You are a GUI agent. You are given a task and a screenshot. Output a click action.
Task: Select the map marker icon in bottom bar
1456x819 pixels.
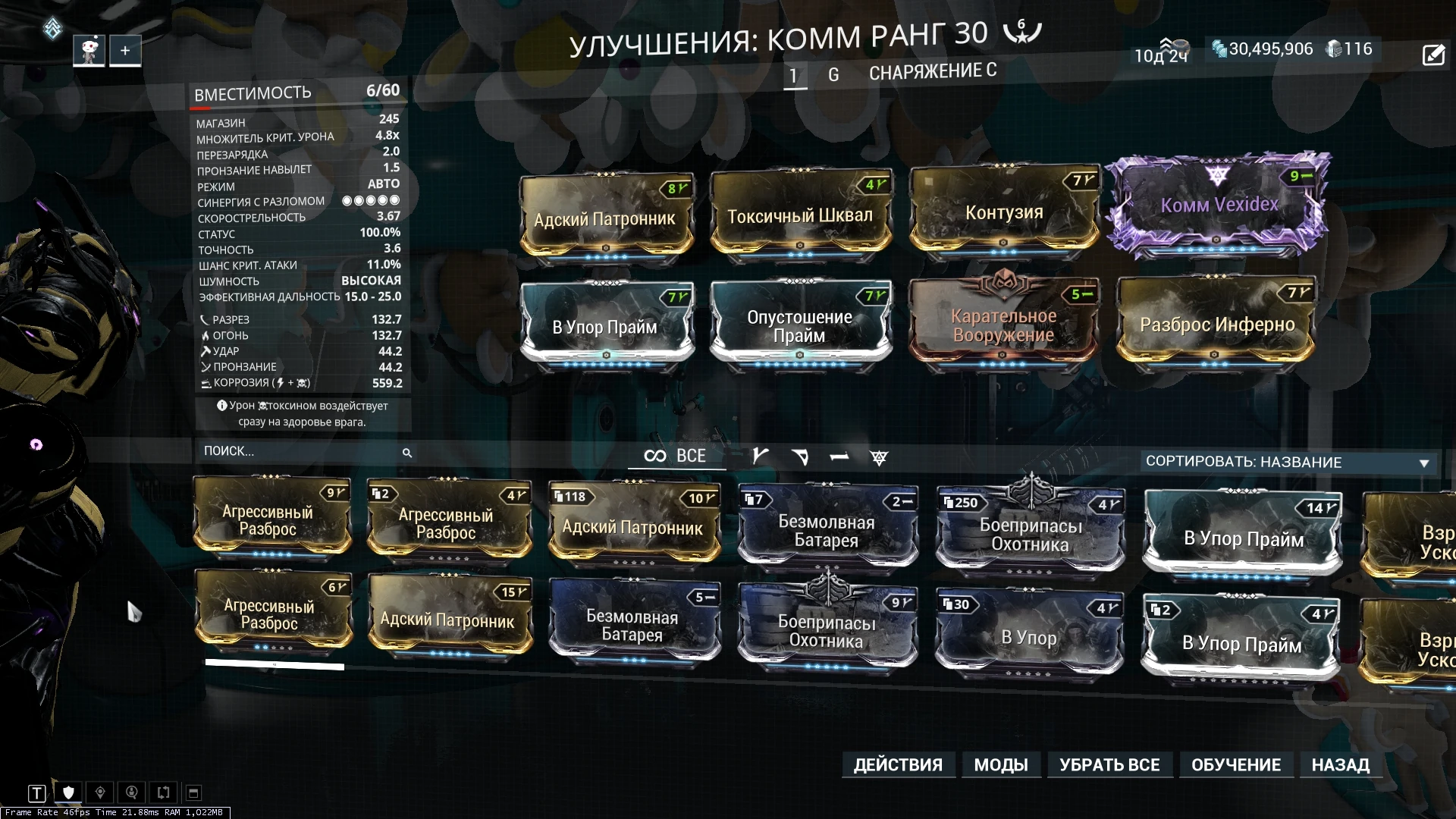(x=101, y=792)
